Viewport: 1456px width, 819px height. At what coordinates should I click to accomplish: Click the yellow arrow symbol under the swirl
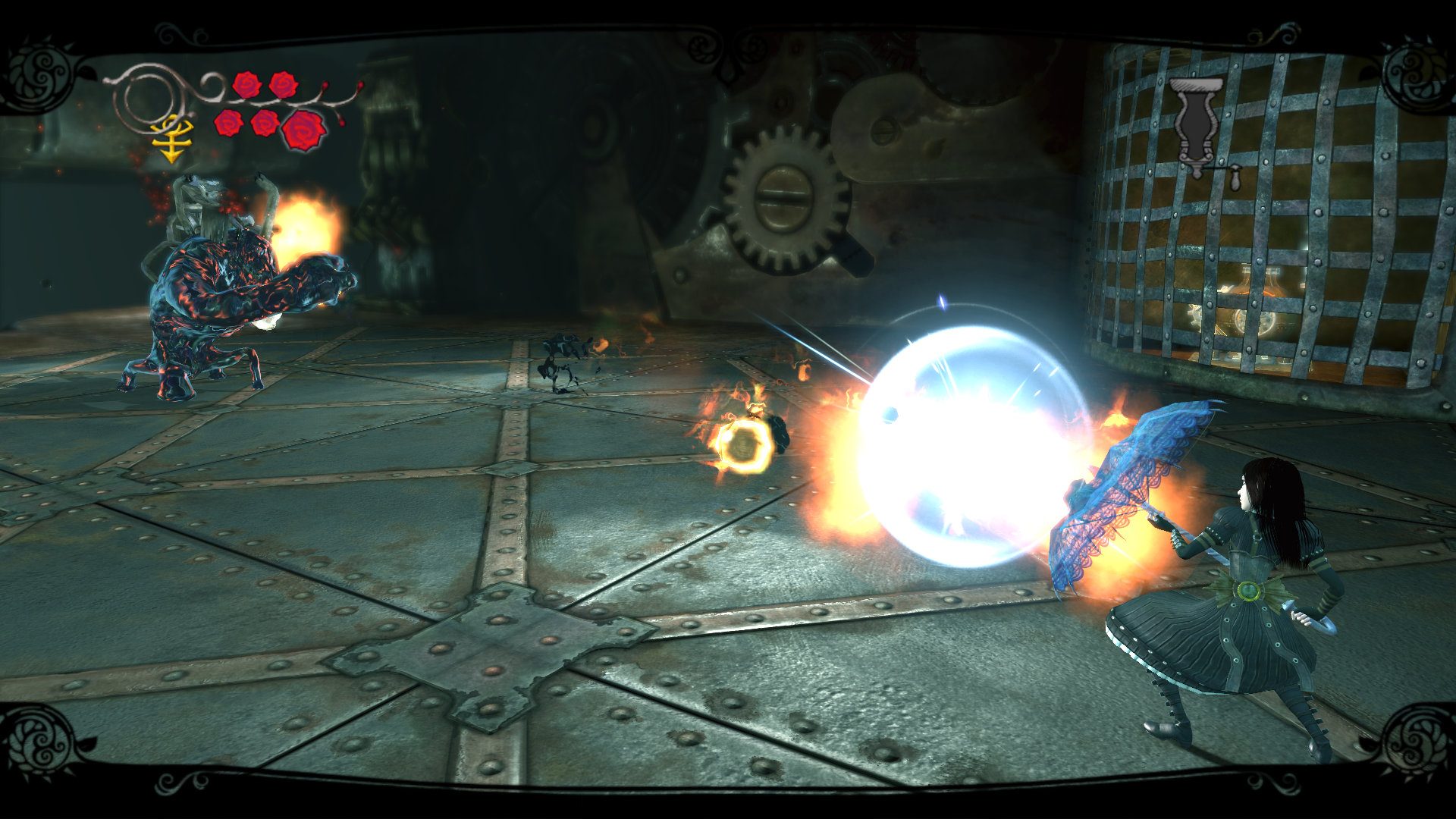click(171, 140)
